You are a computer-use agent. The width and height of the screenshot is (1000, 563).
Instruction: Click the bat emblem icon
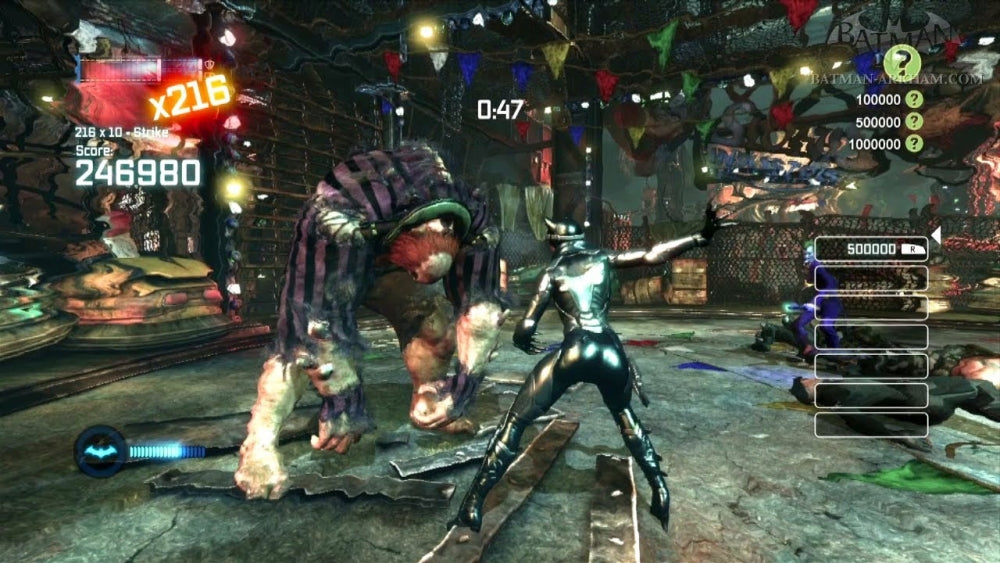click(101, 451)
